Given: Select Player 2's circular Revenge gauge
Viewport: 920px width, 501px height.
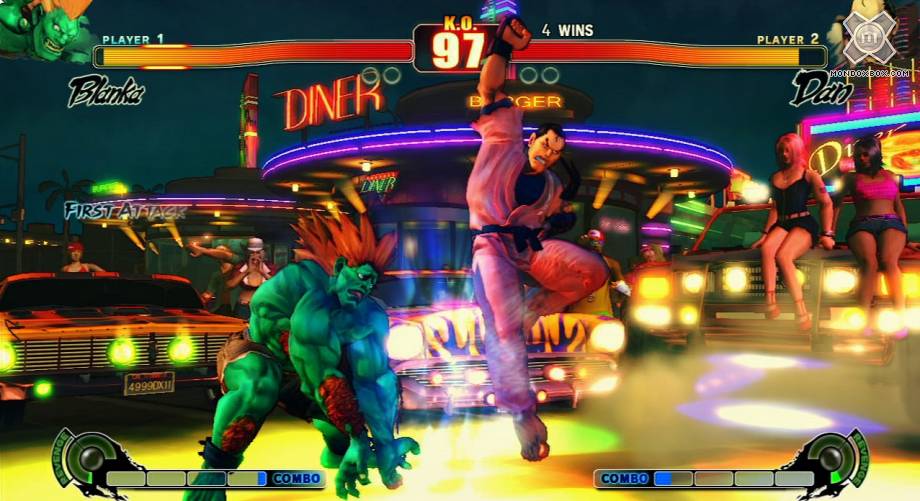Looking at the screenshot, I should tap(829, 459).
